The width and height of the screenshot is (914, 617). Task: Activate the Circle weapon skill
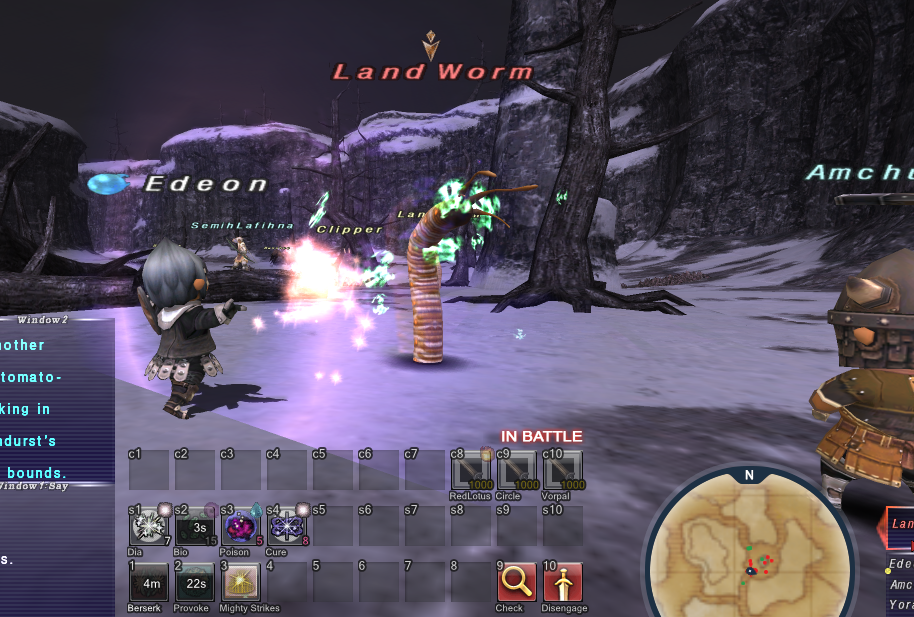point(516,470)
